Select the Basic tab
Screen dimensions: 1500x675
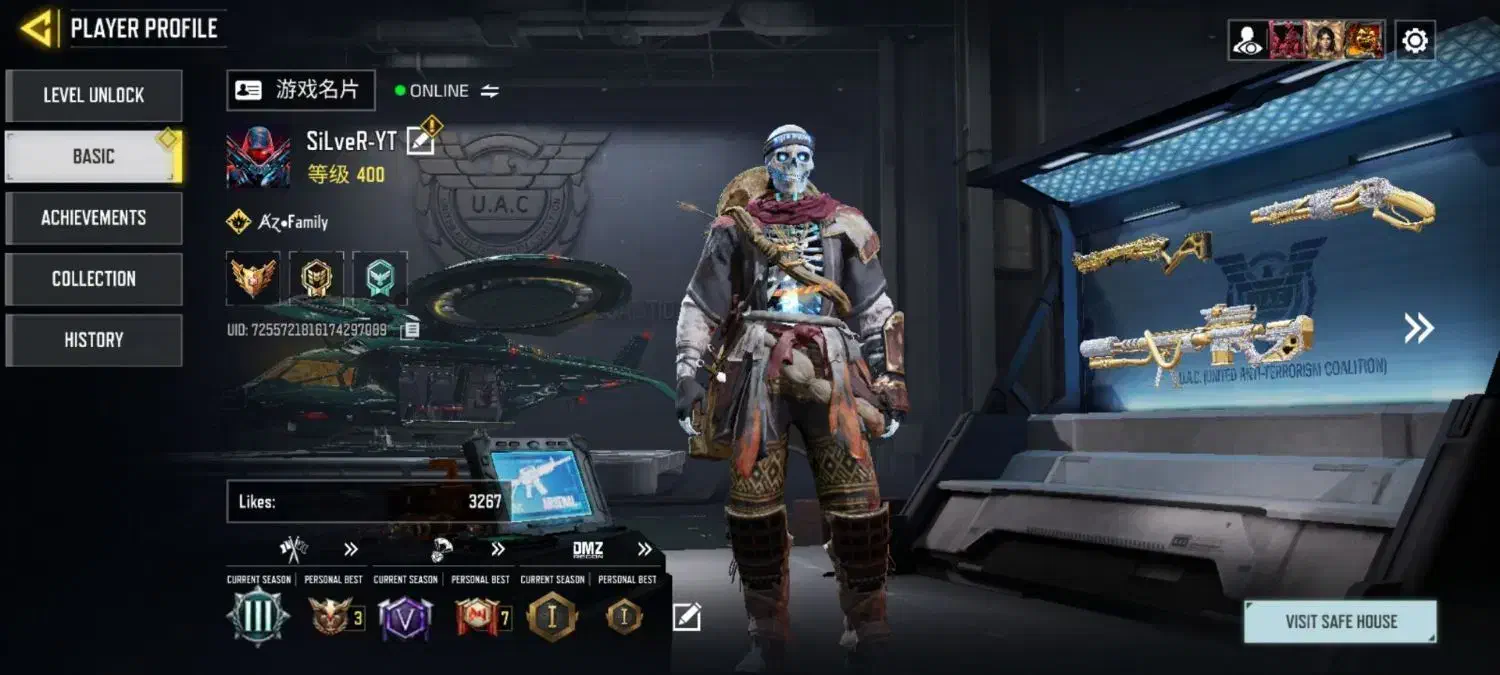93,156
